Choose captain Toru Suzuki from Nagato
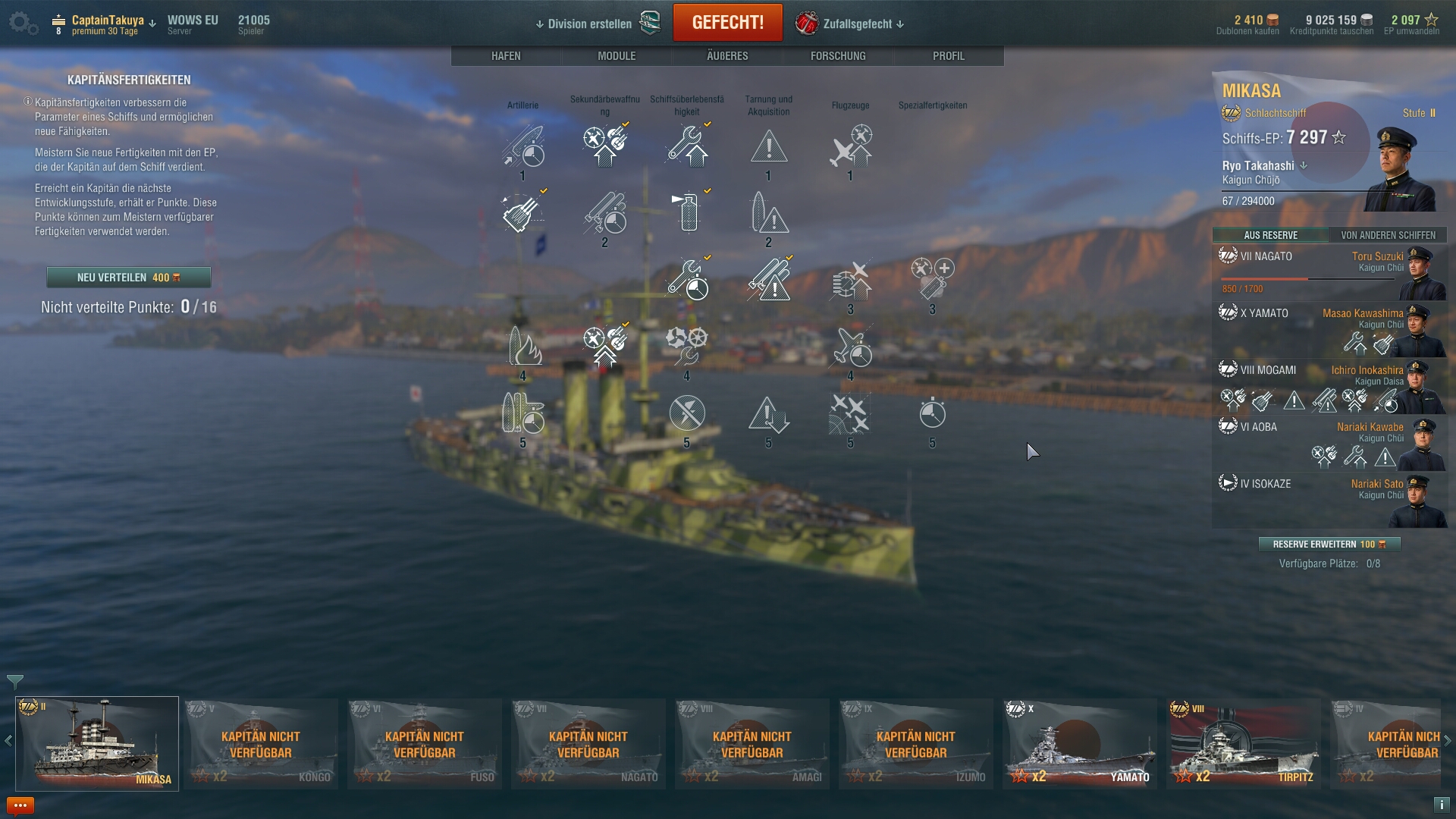Image resolution: width=1456 pixels, height=819 pixels. [1329, 271]
